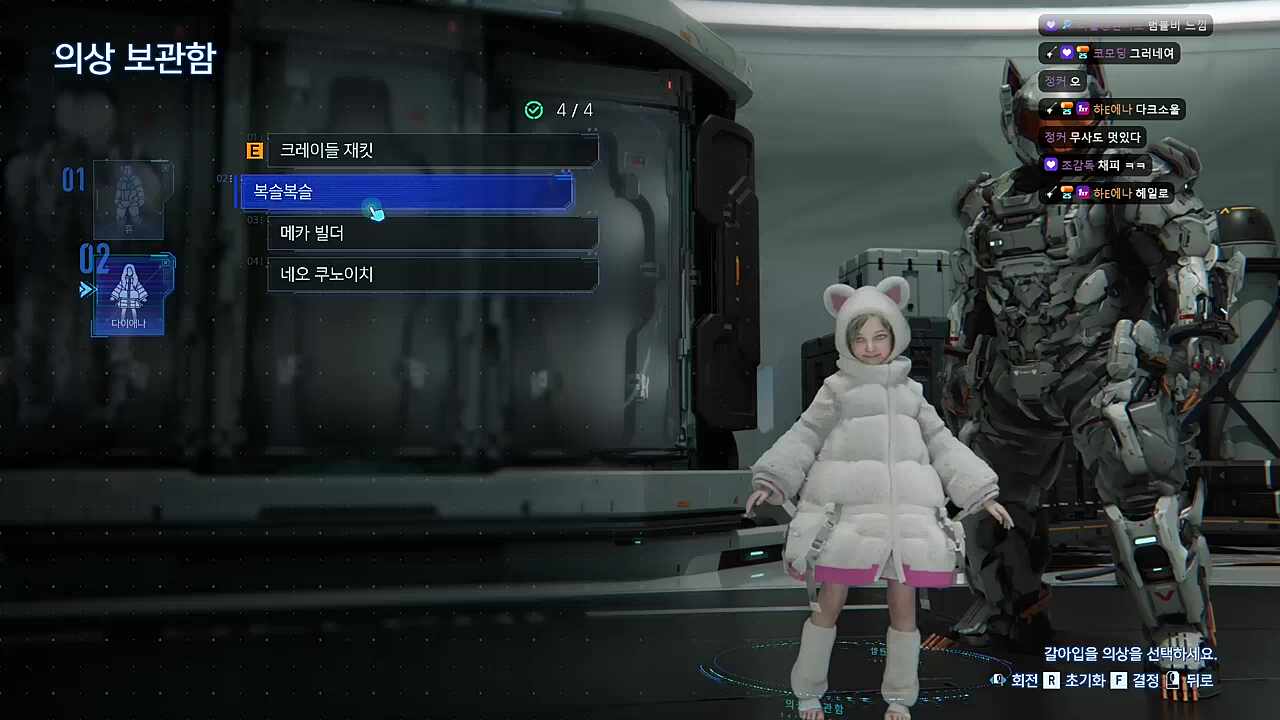1280x720 pixels.
Task: Click the mouse rotation icon next to 회전
Action: click(999, 679)
